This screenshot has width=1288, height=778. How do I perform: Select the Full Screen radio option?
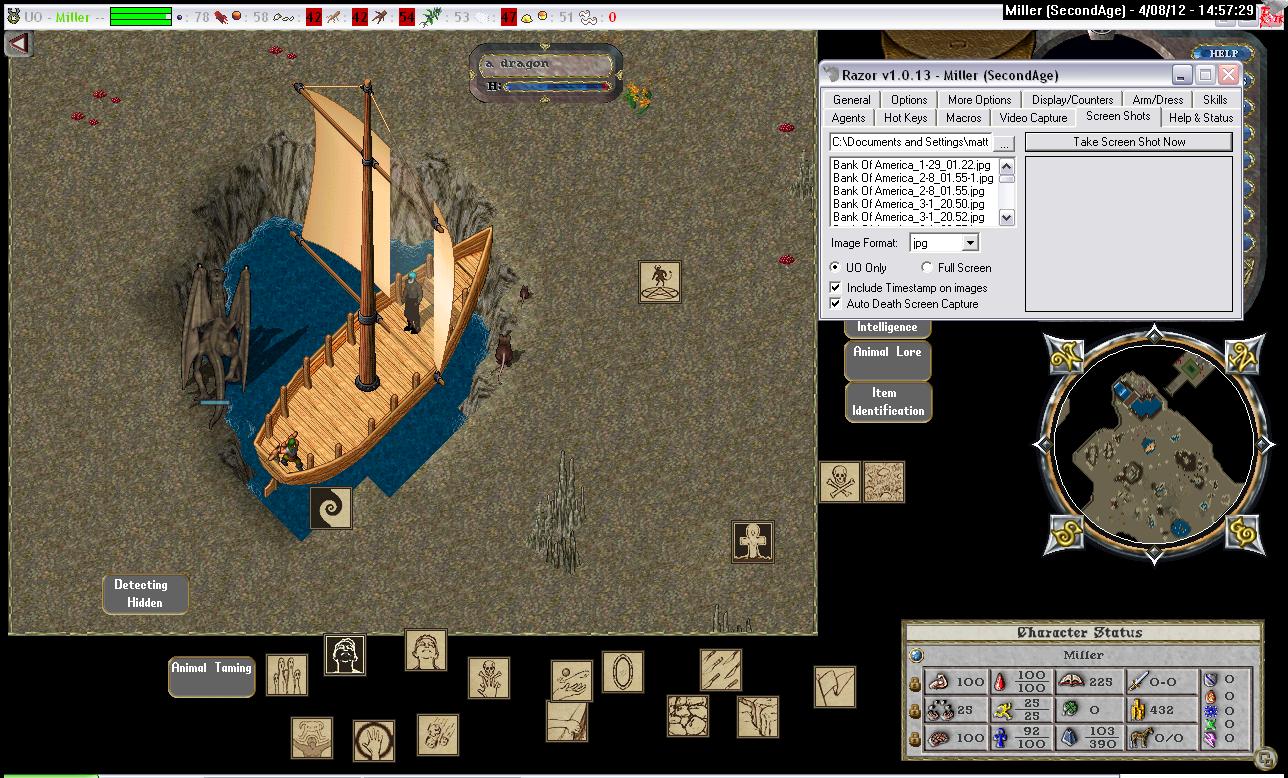pos(927,268)
